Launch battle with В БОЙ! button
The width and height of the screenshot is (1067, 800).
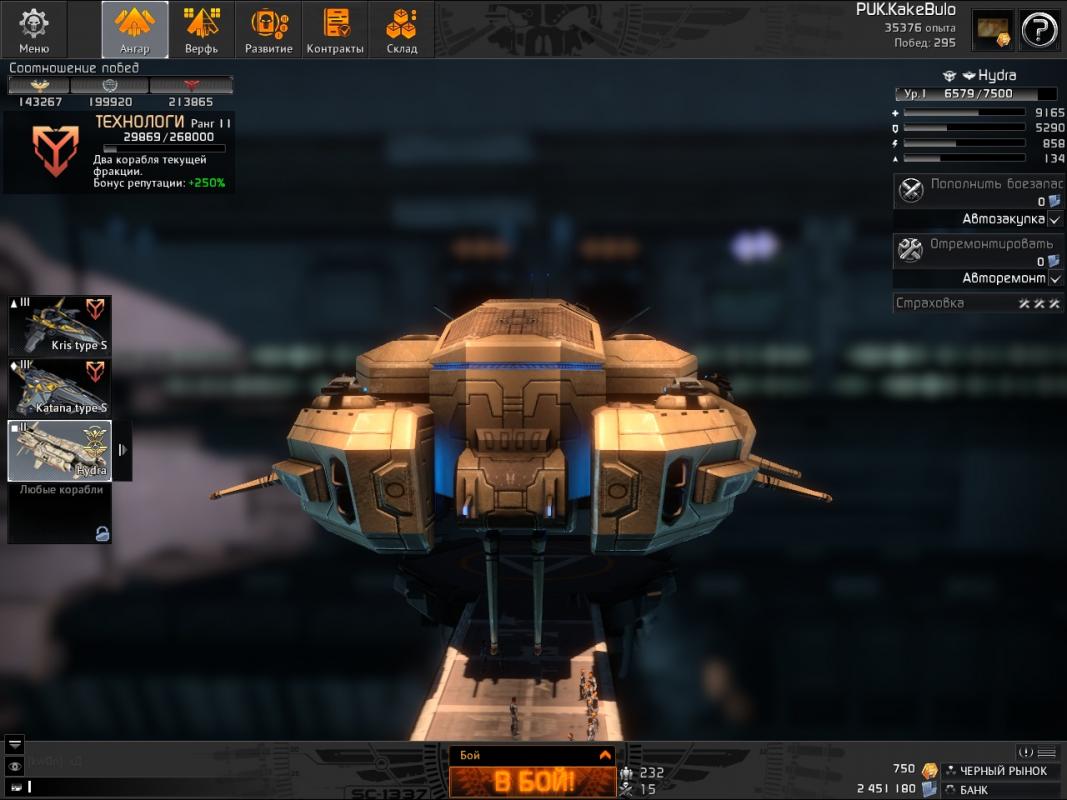point(532,781)
